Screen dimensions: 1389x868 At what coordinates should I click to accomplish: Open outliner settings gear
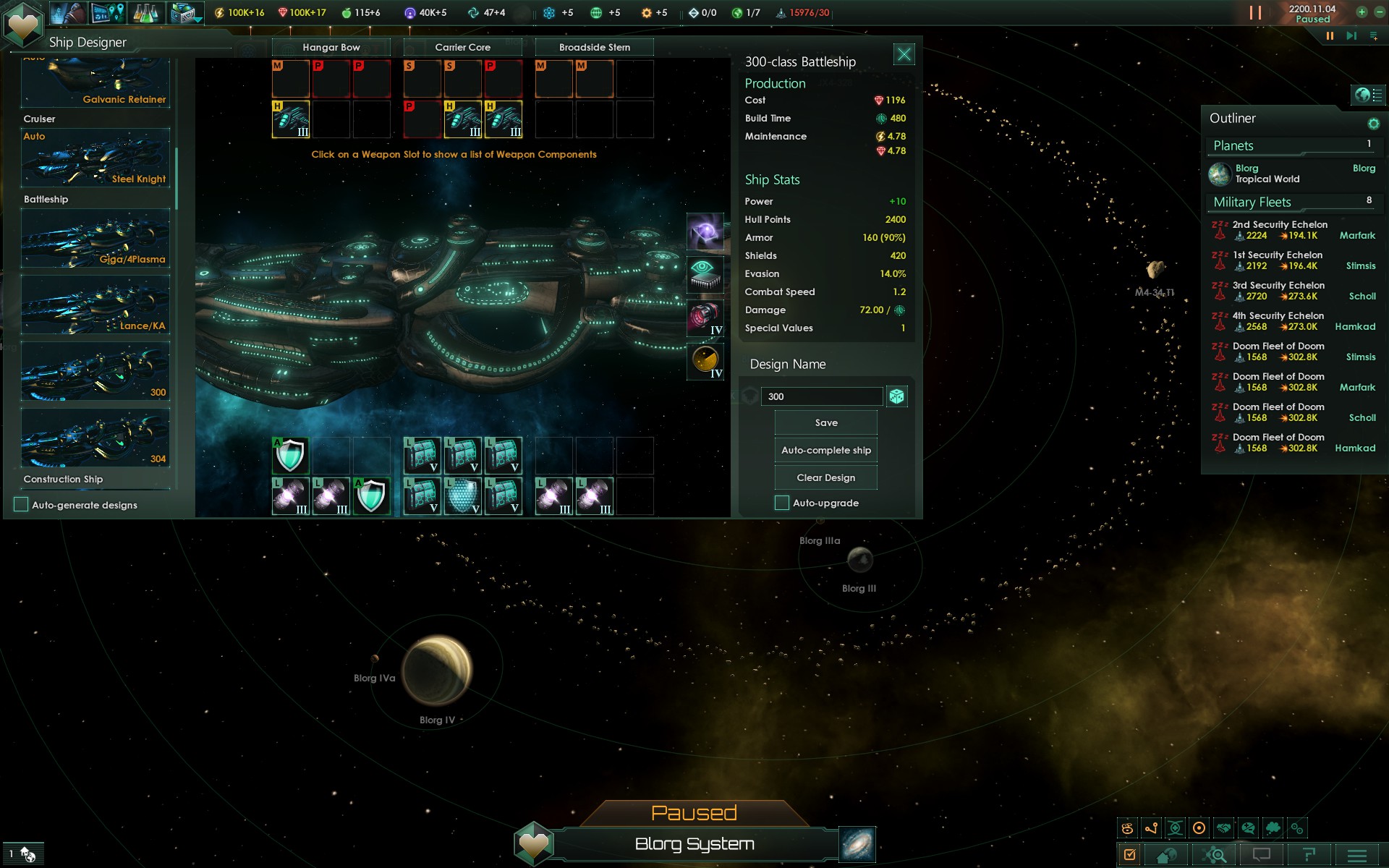click(x=1373, y=124)
